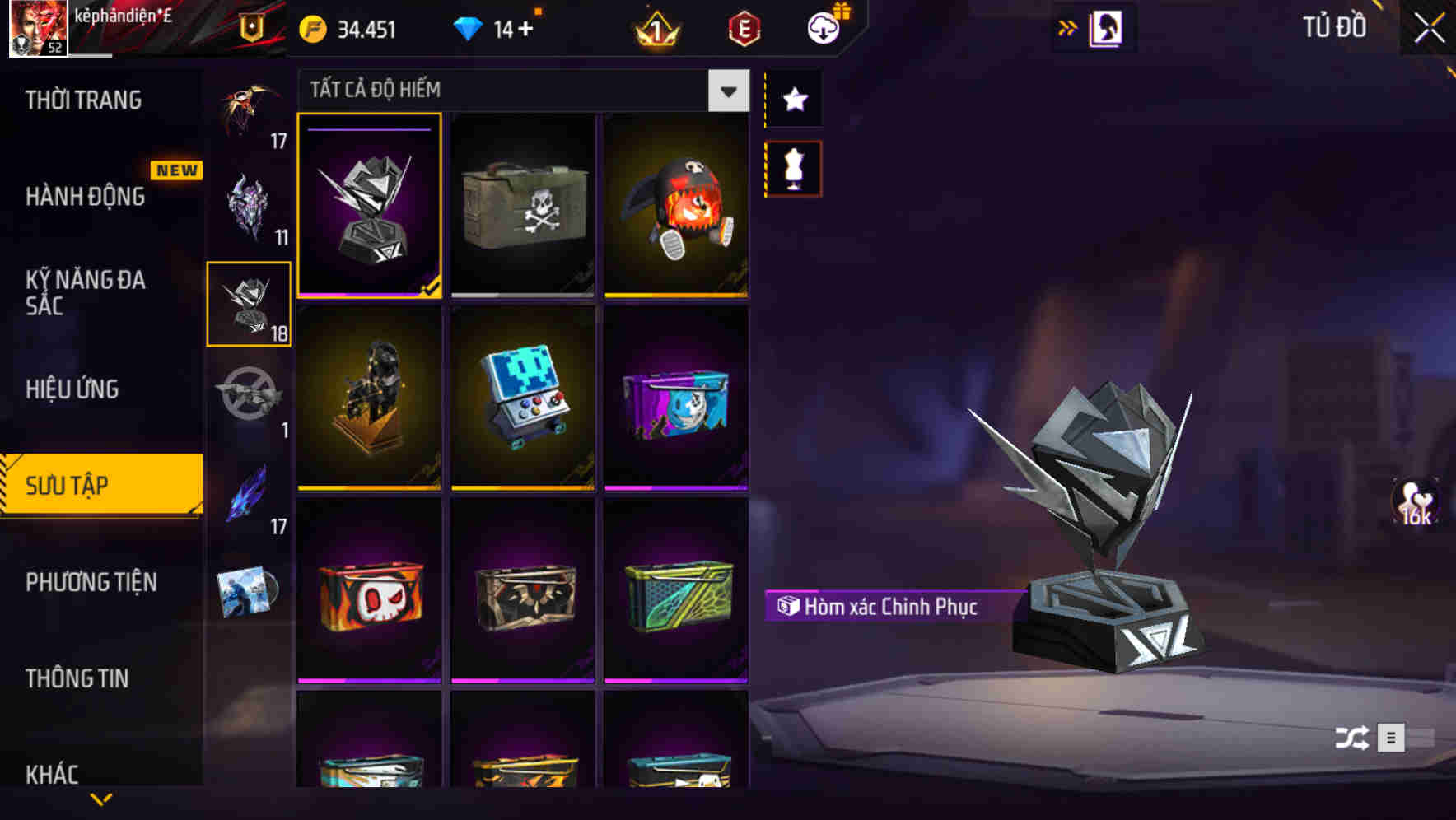Select the blue arcade console thumbnail
Screen dimensions: 1456x820
523,398
